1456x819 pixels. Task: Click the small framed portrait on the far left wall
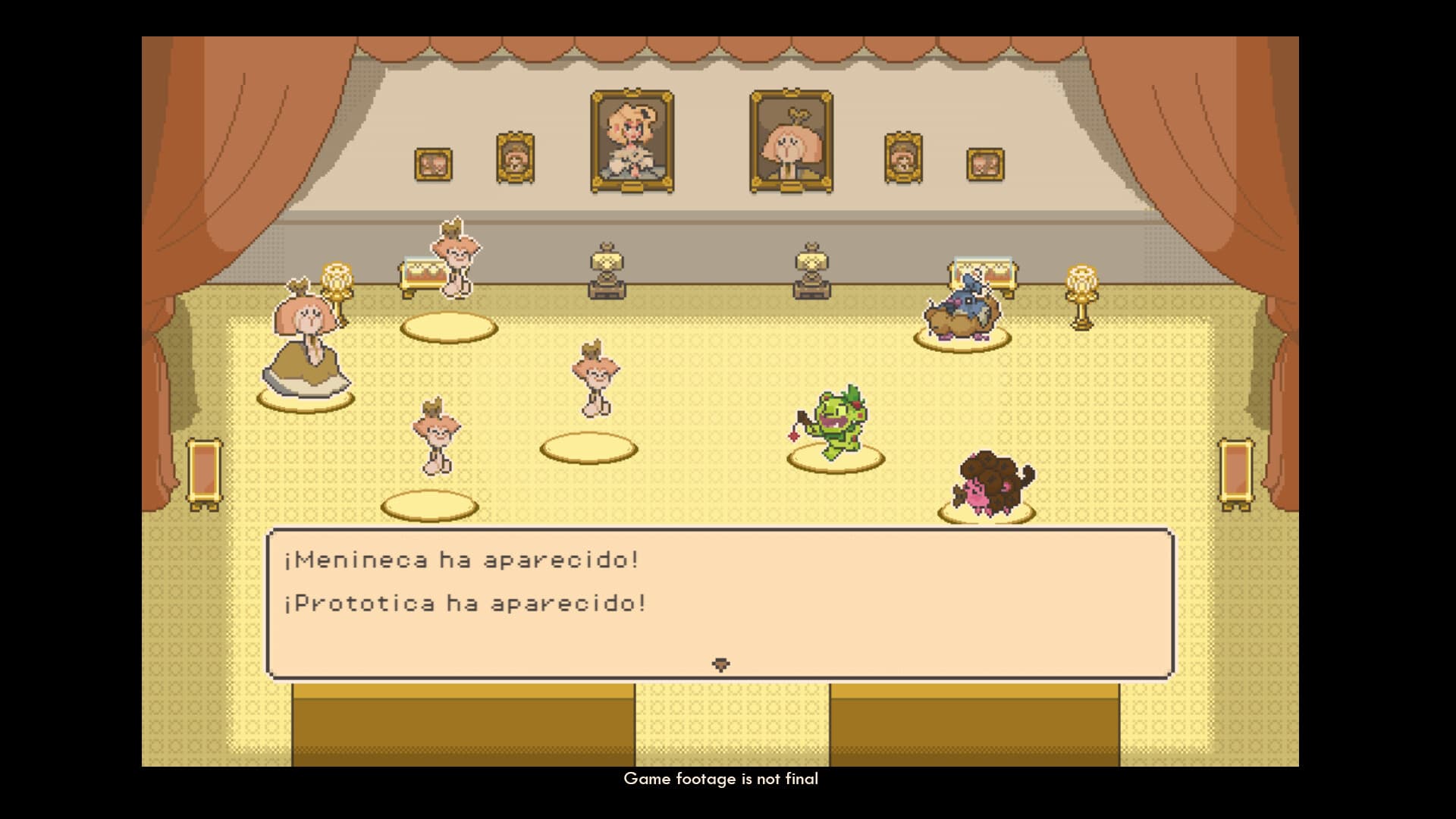(x=432, y=163)
